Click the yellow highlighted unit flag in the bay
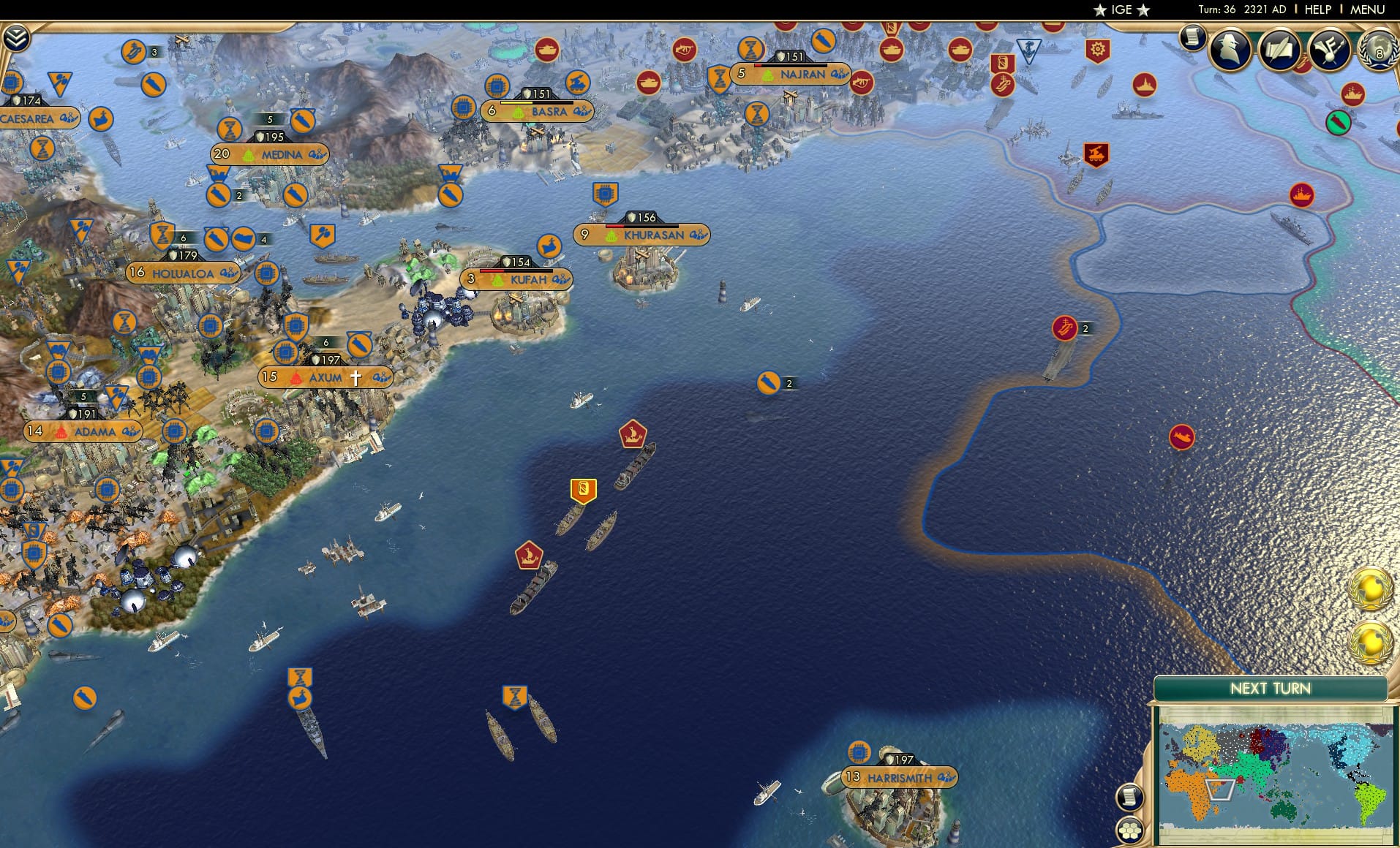Viewport: 1400px width, 848px height. (583, 490)
